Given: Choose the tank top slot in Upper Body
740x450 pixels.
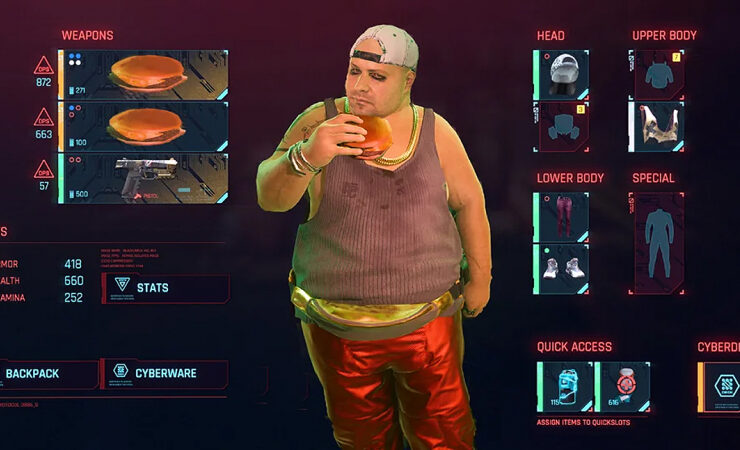Looking at the screenshot, I should coord(657,127).
